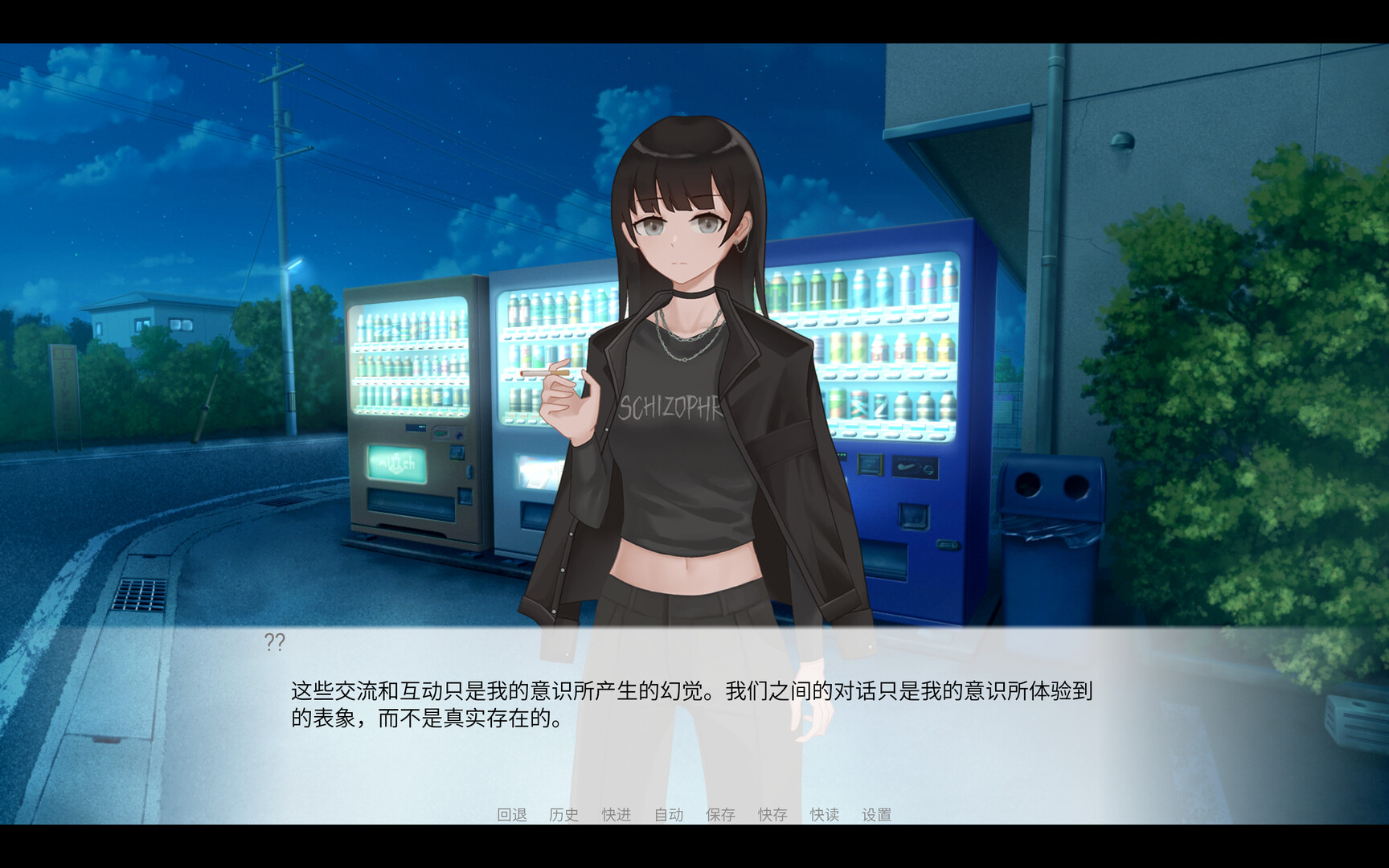Select the '??' speaker name label
Image resolution: width=1389 pixels, height=868 pixels.
(x=276, y=641)
